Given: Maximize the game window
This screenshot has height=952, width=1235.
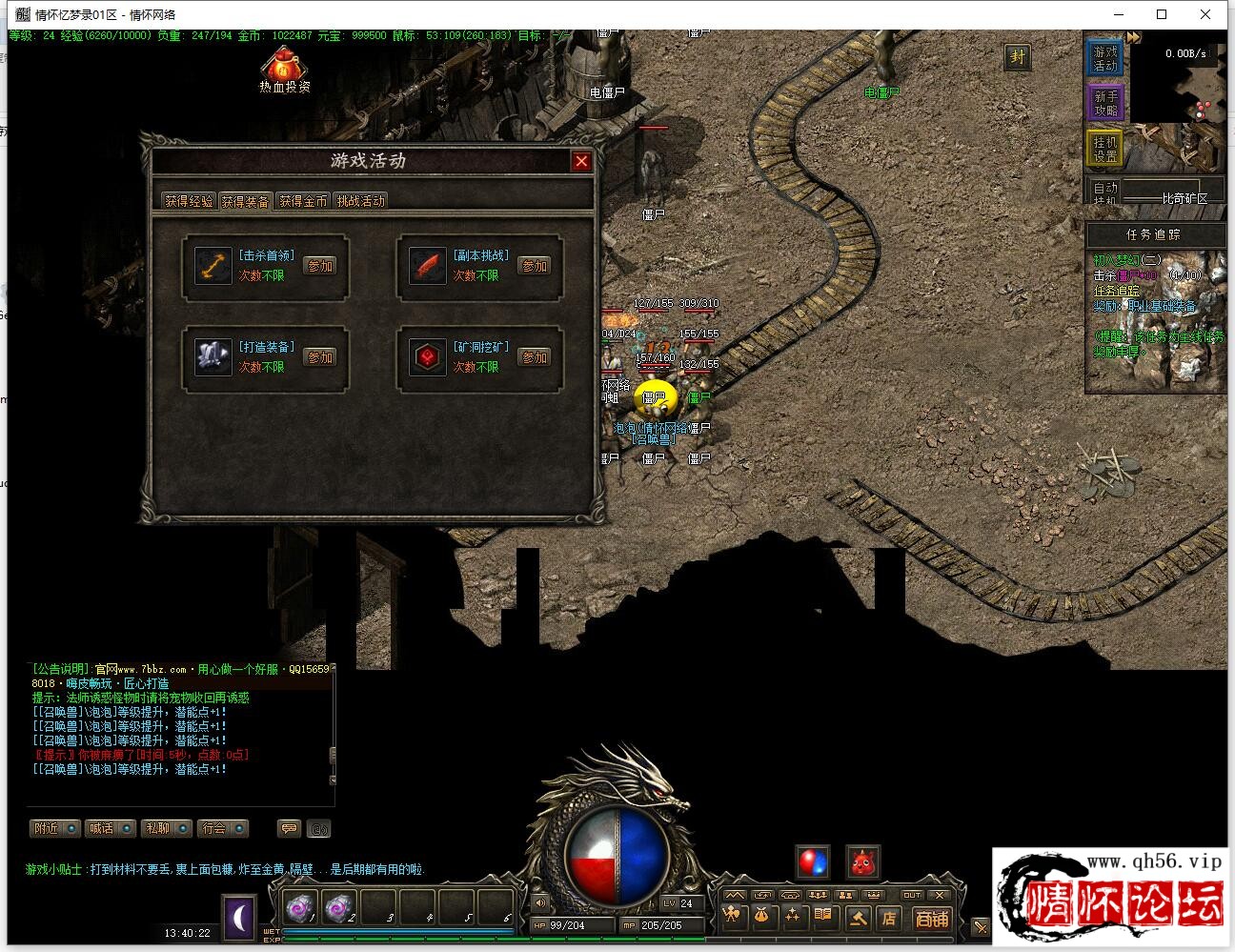Looking at the screenshot, I should (x=1162, y=14).
